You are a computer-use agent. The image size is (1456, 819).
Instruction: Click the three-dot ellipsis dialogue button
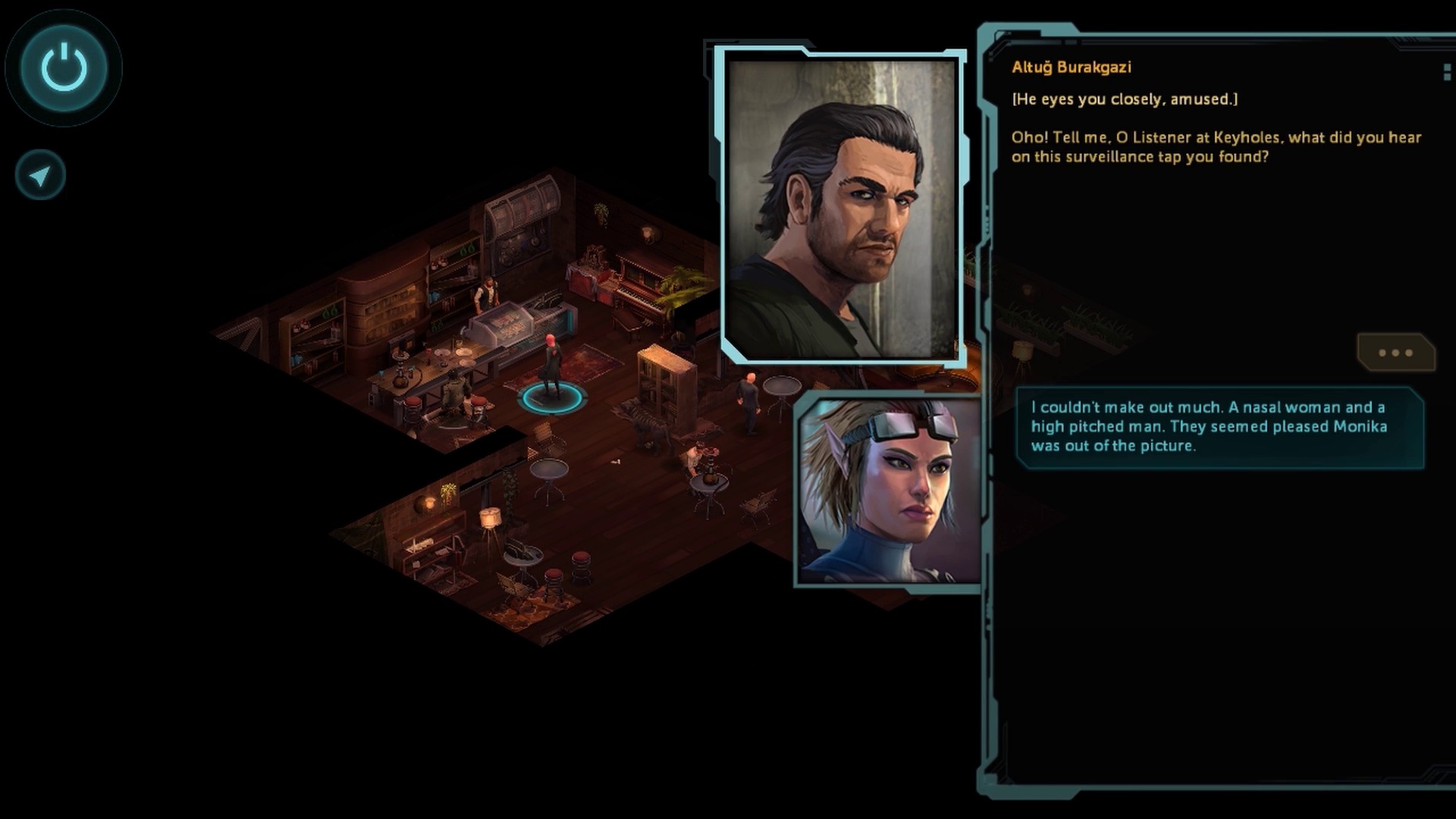coord(1395,353)
